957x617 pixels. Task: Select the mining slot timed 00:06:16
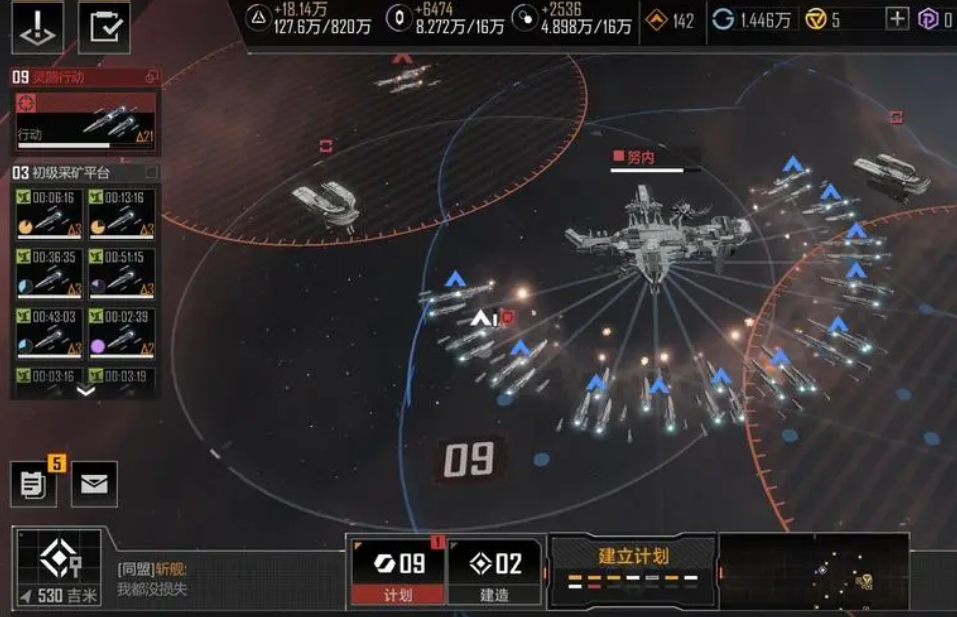pyautogui.click(x=49, y=212)
